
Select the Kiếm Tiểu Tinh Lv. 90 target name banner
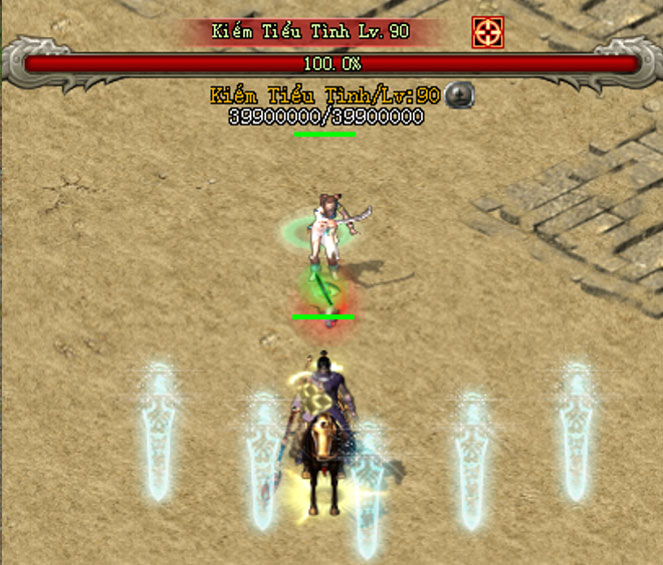point(310,31)
